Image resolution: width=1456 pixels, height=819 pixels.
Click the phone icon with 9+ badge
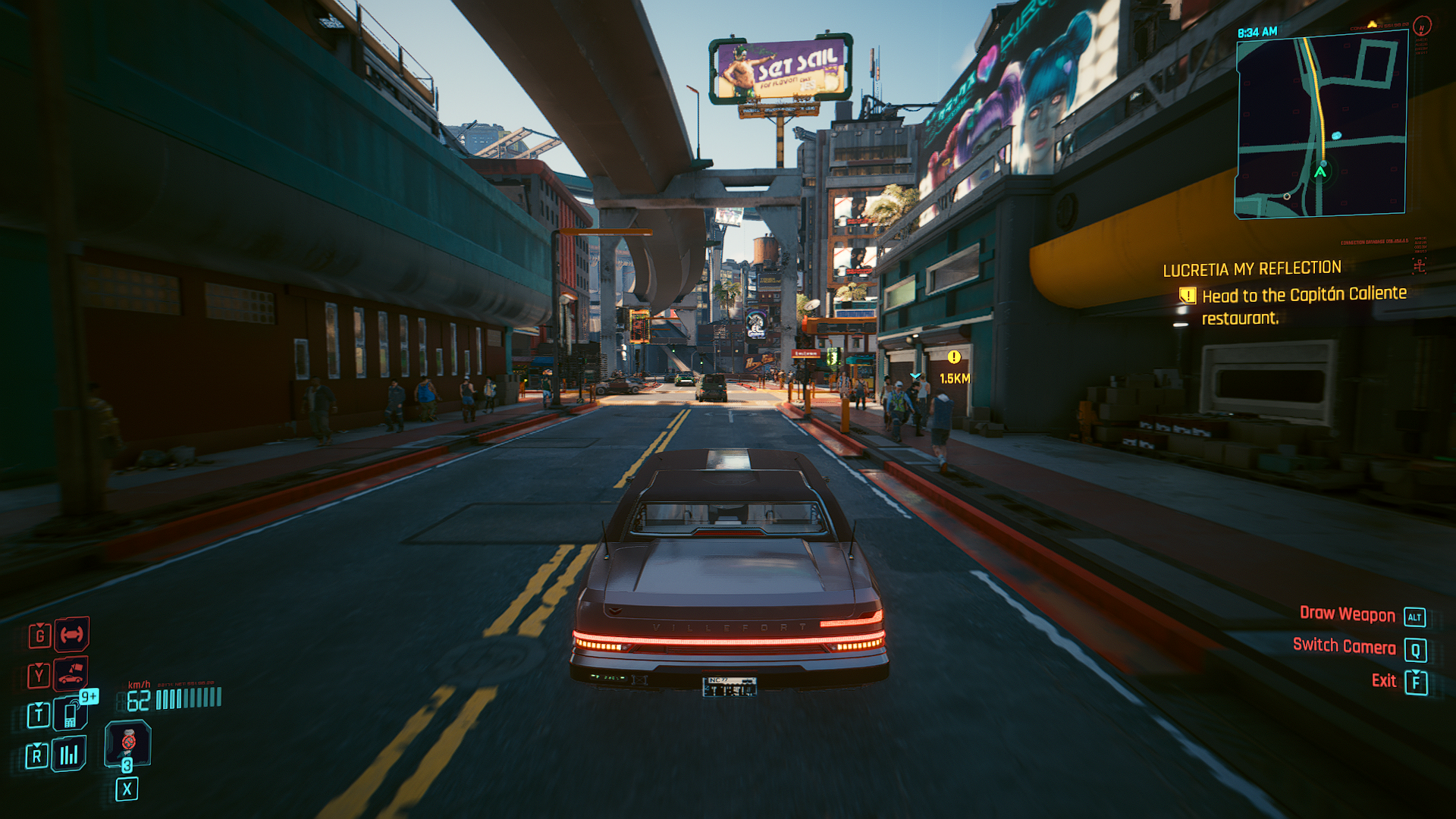pos(71,714)
